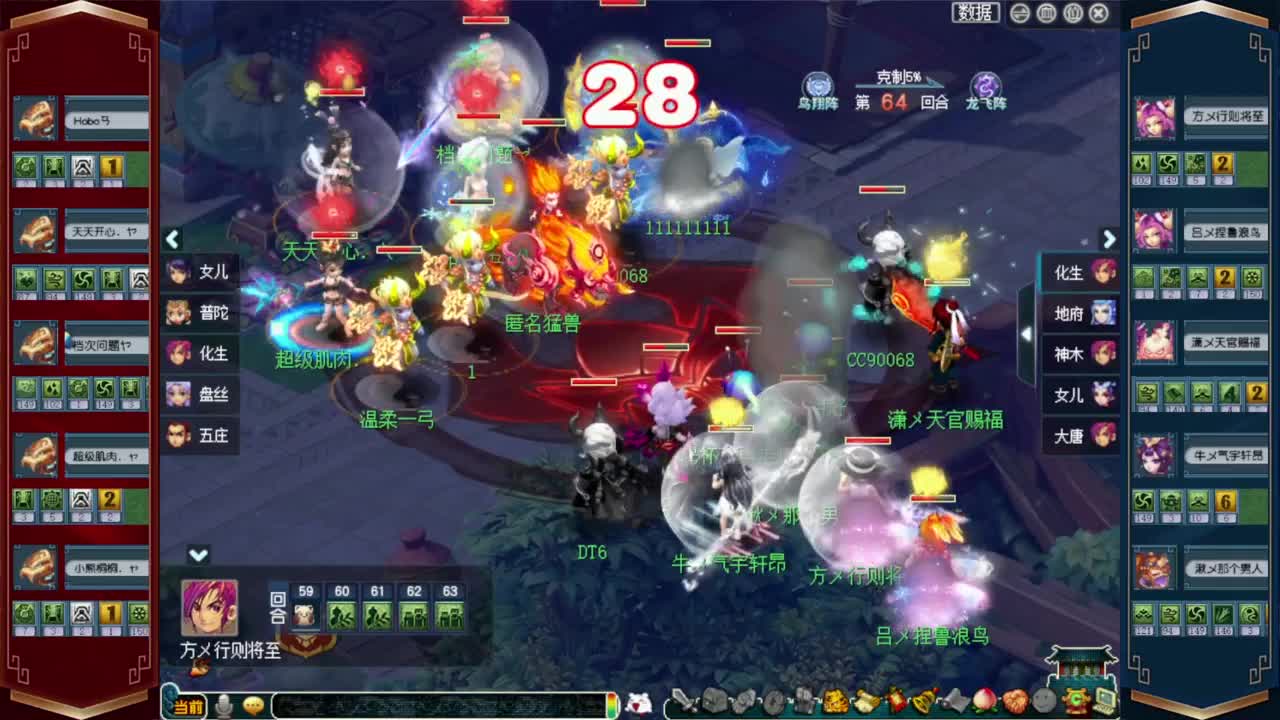Image resolution: width=1280 pixels, height=720 pixels.
Task: Click the right-pointing arrow on right panel
Action: click(1109, 240)
